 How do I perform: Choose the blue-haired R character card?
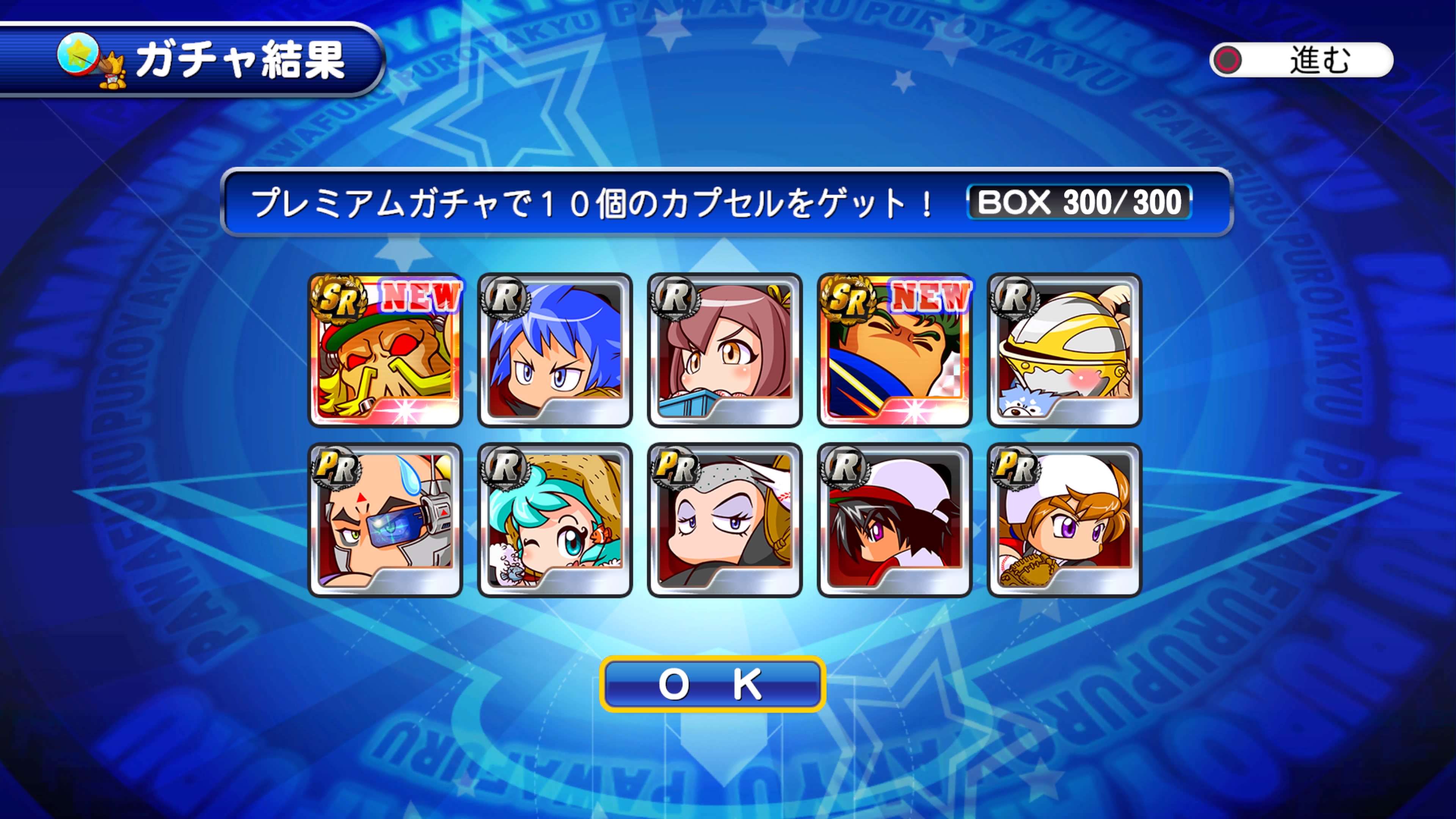[x=555, y=350]
